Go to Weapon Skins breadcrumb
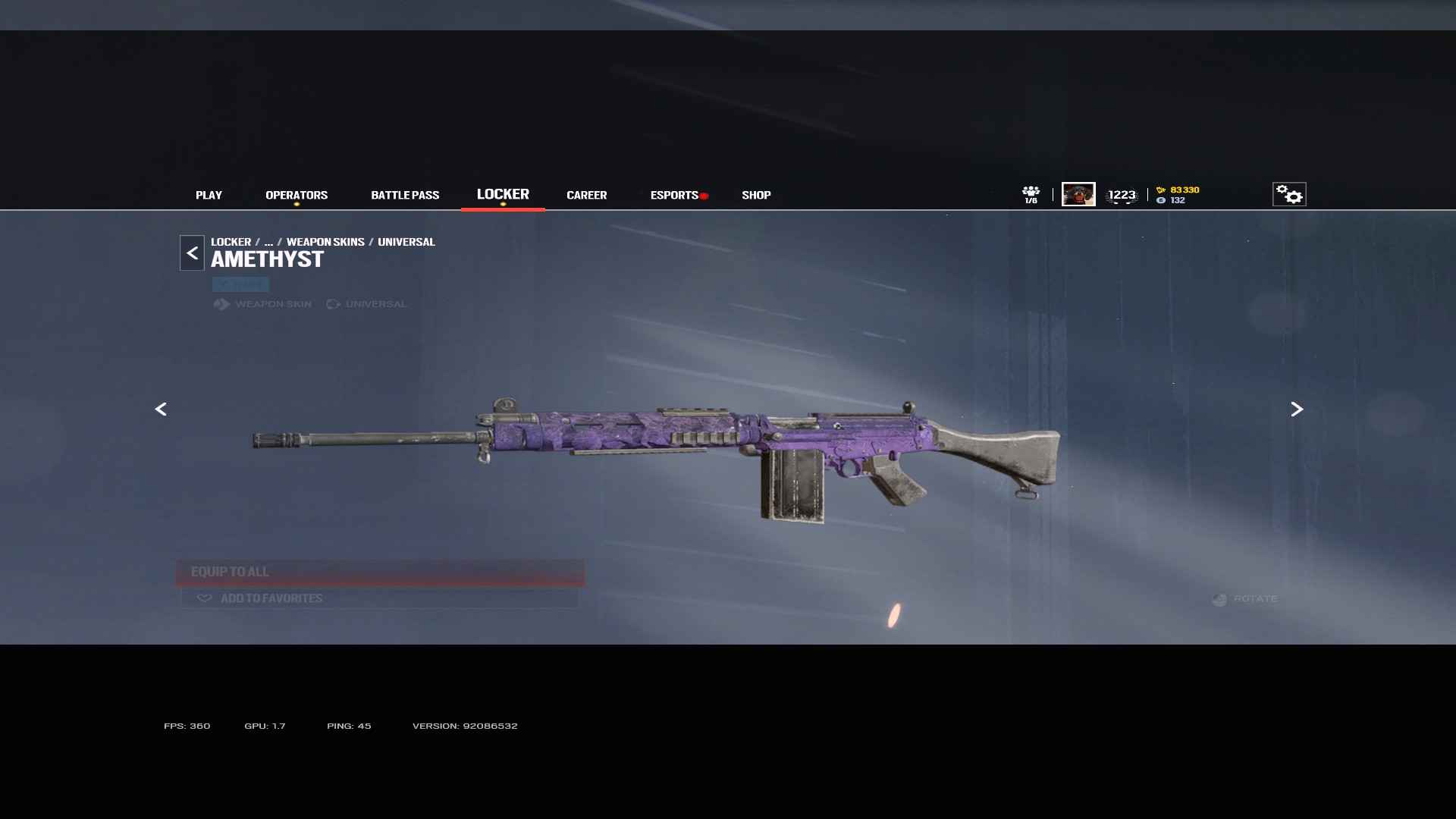The height and width of the screenshot is (819, 1456). (325, 242)
